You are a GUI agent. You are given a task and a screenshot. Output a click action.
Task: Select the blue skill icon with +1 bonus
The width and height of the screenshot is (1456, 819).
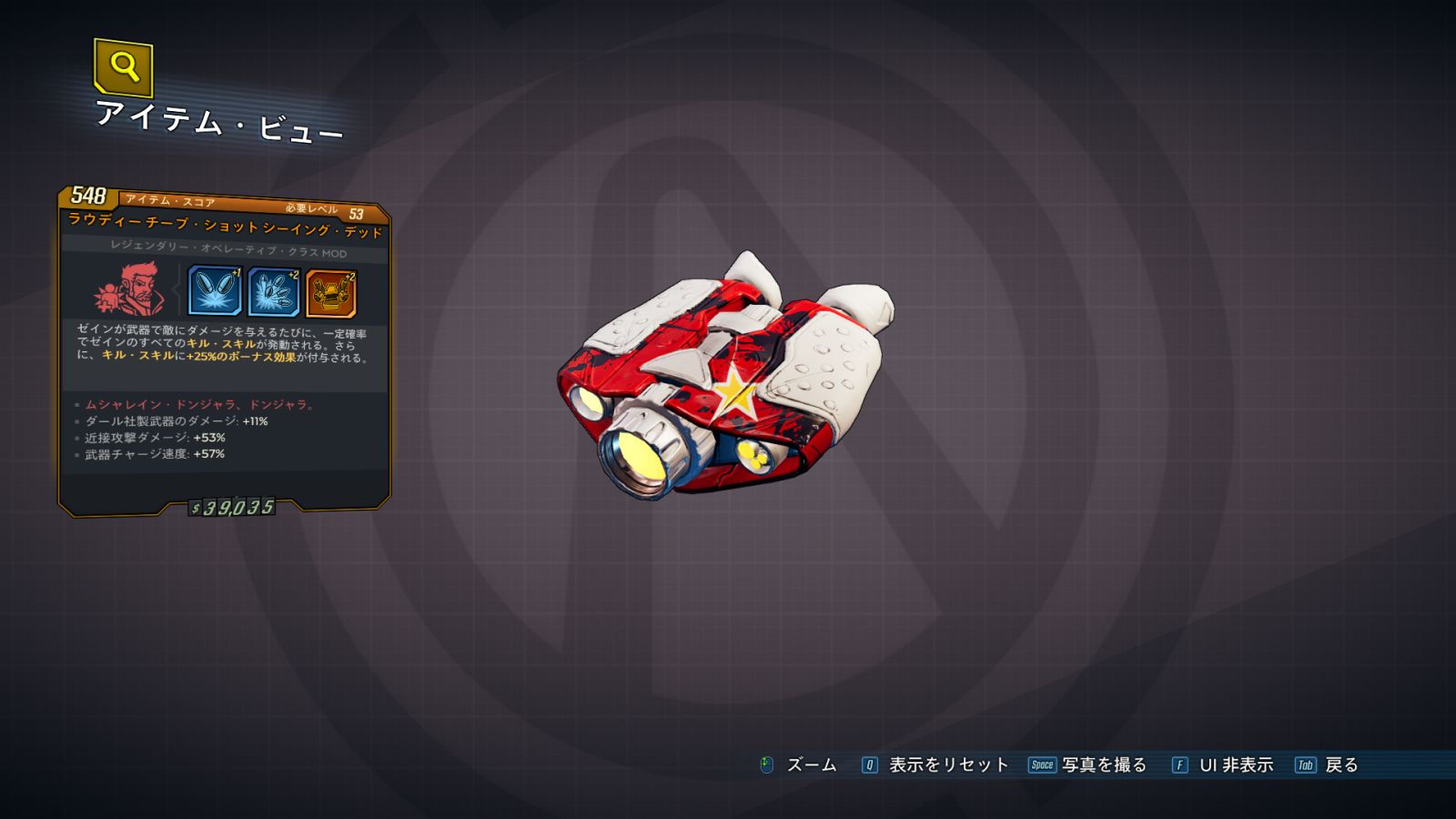coord(215,291)
